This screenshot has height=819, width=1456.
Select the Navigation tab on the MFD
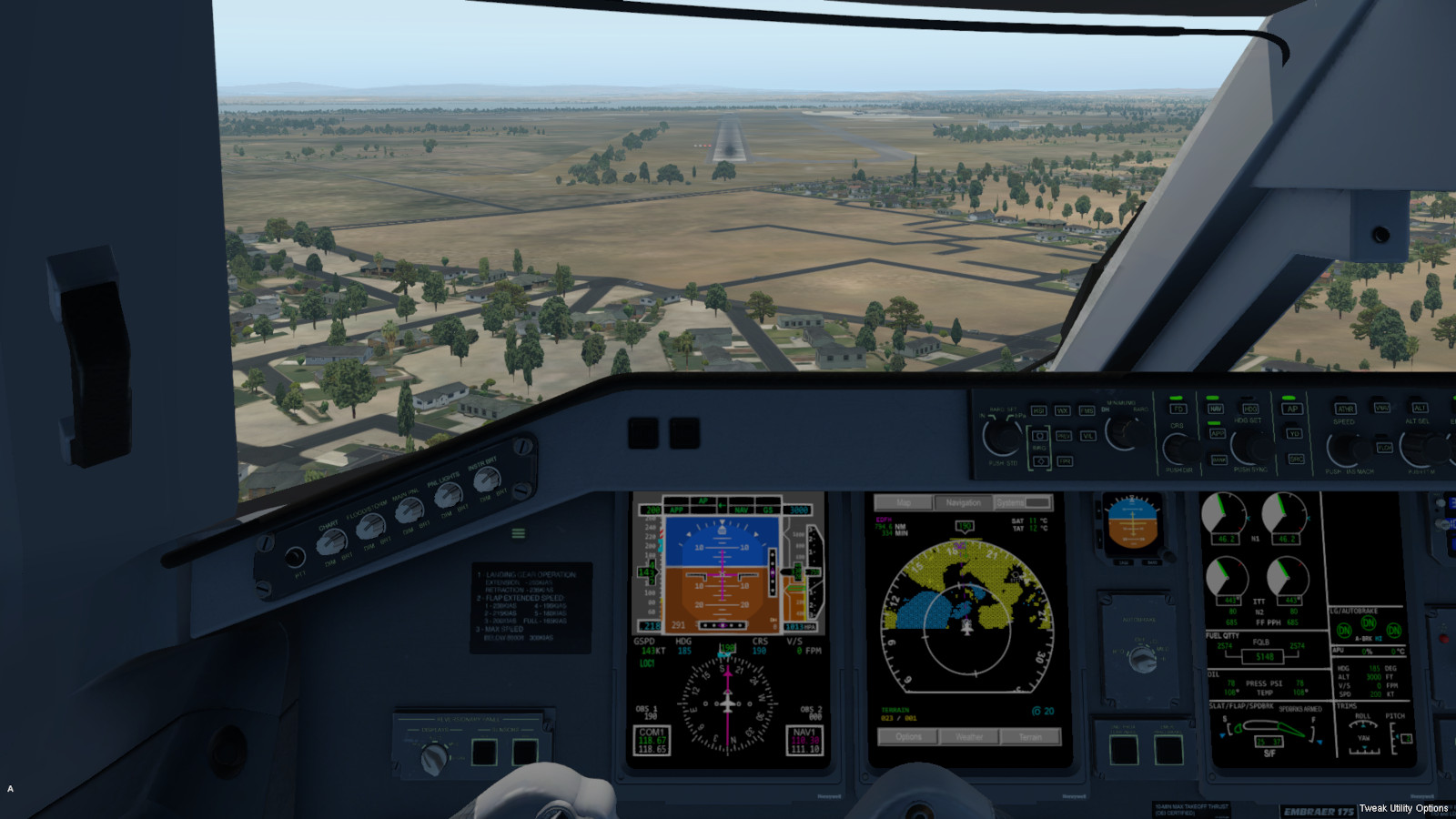pos(963,502)
